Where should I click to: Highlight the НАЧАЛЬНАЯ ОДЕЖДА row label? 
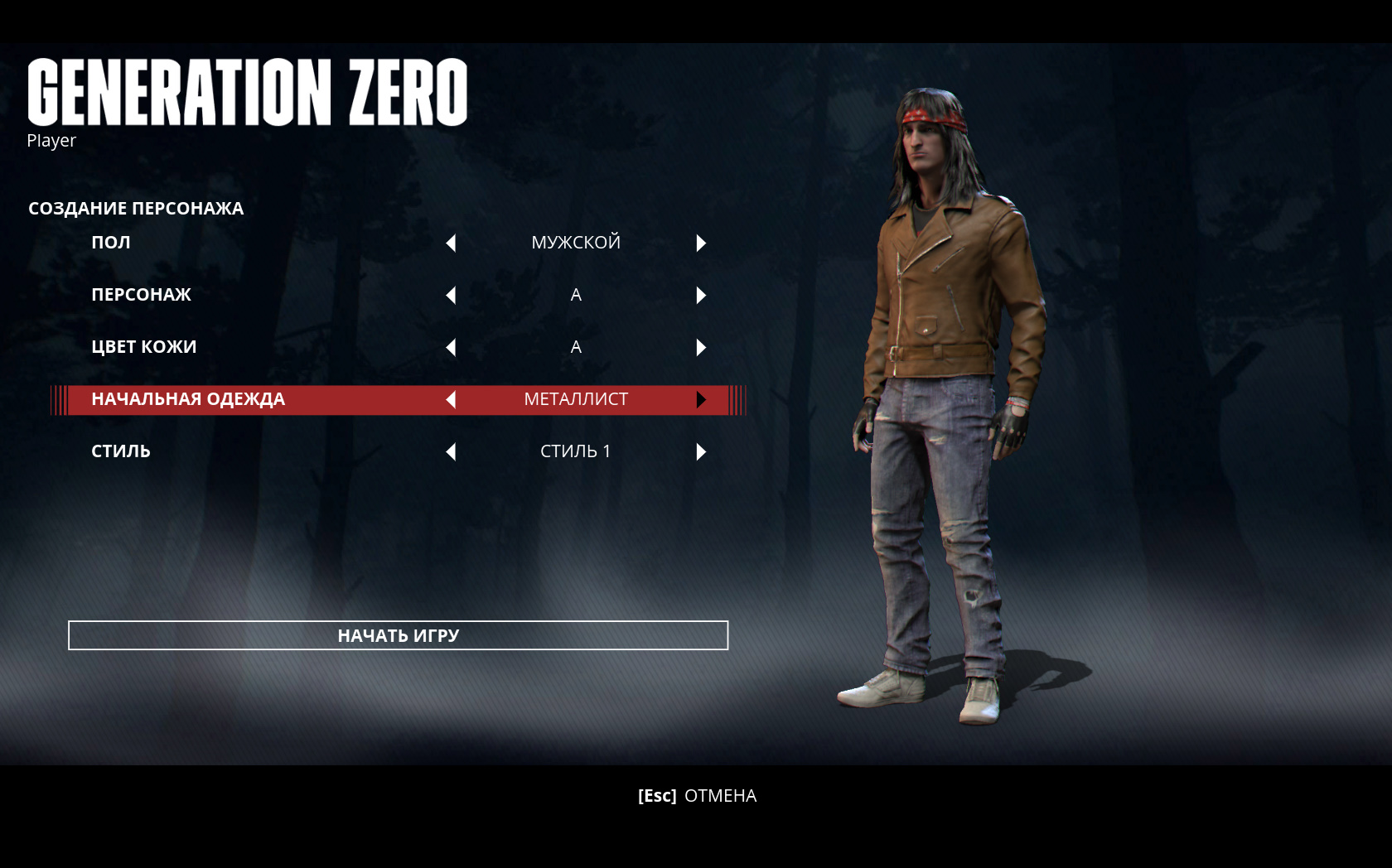click(x=188, y=399)
